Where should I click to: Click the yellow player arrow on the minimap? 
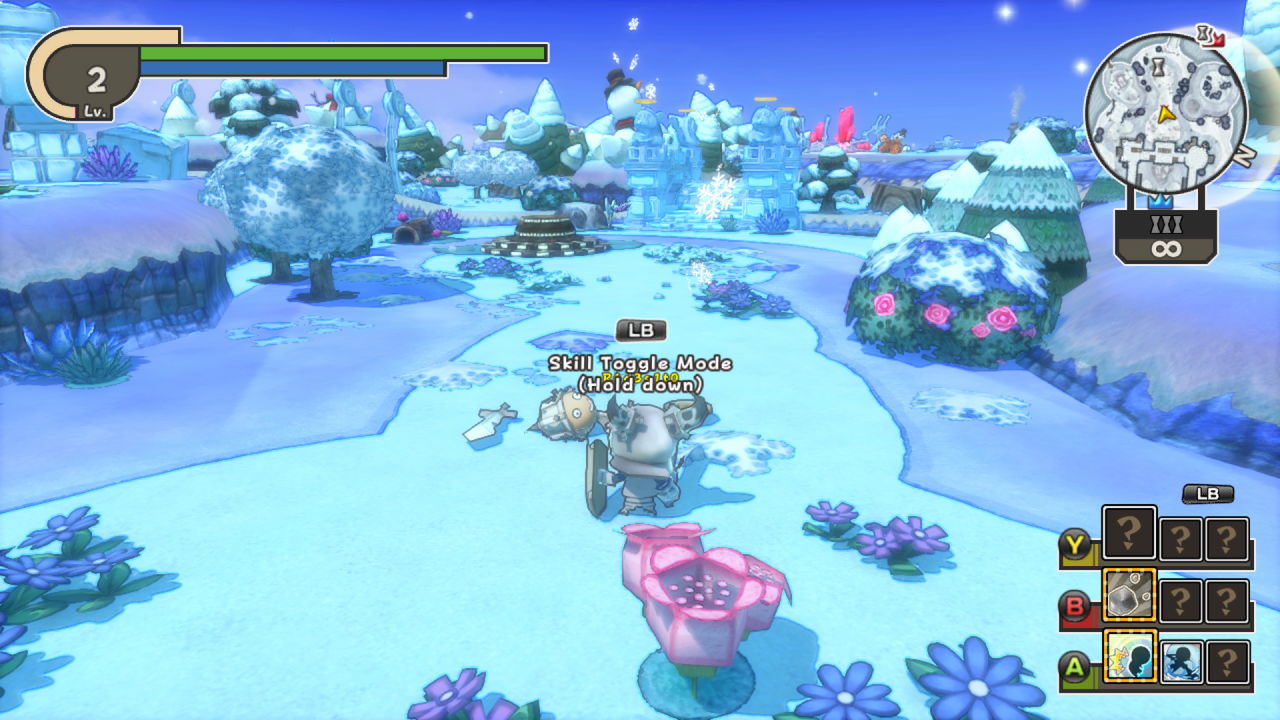(x=1166, y=114)
